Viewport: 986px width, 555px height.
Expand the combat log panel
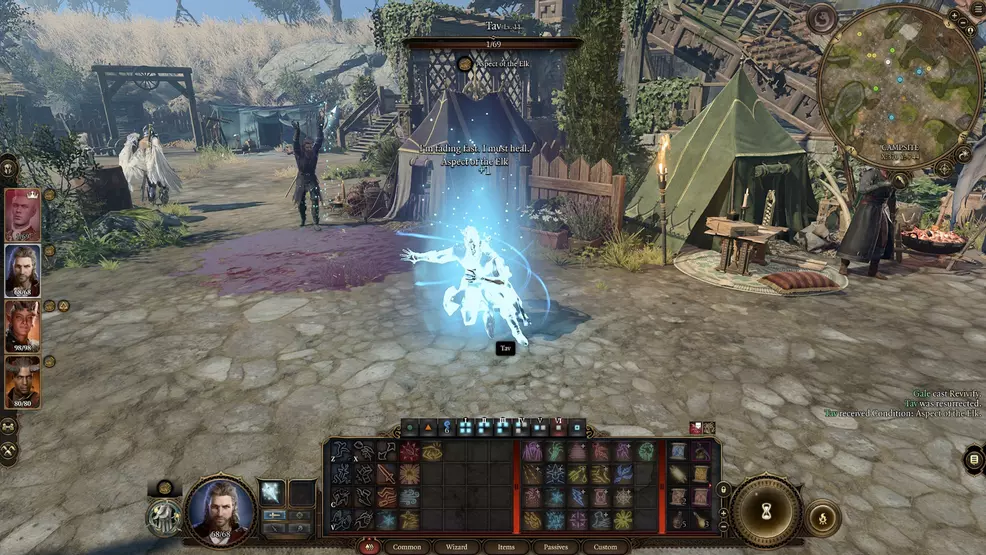coord(974,459)
